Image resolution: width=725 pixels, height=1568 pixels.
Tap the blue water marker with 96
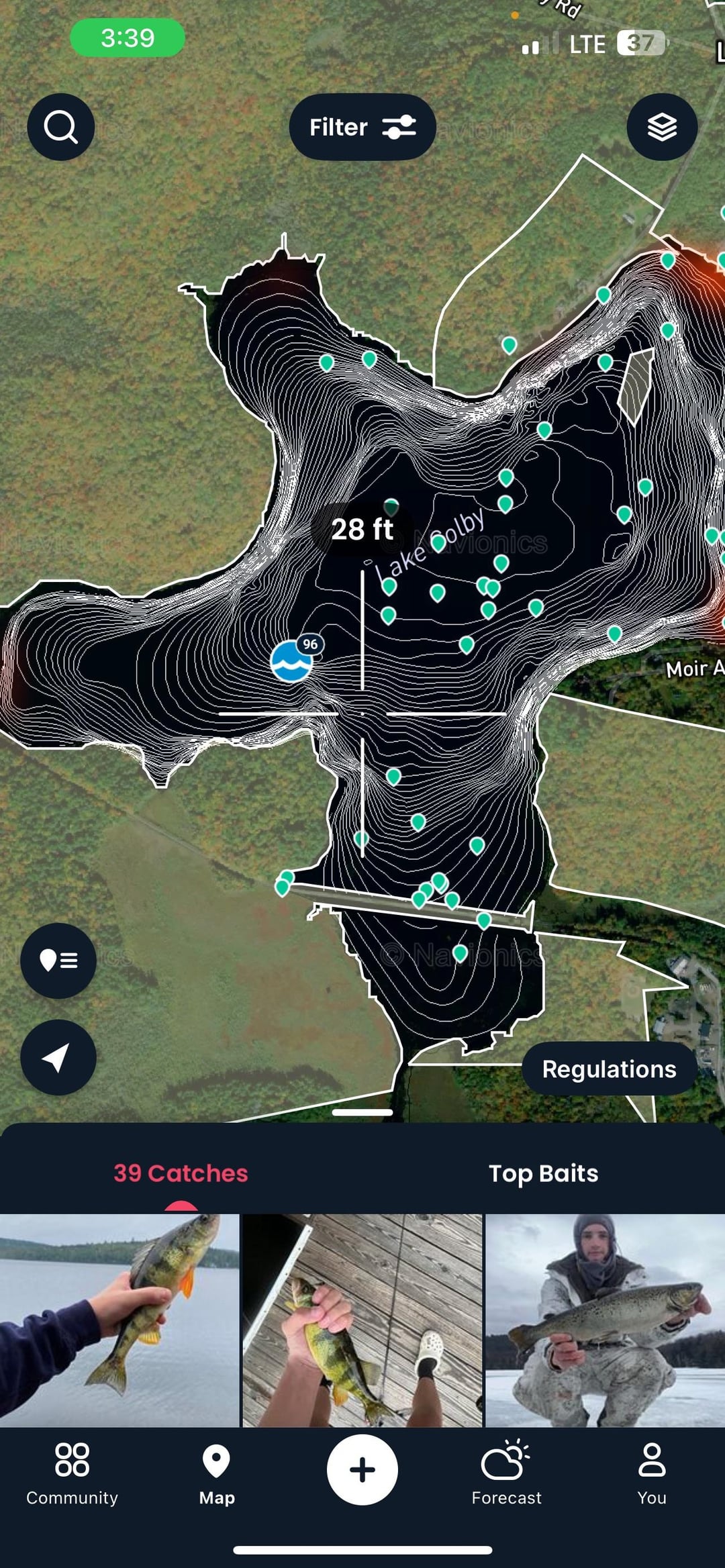(291, 660)
